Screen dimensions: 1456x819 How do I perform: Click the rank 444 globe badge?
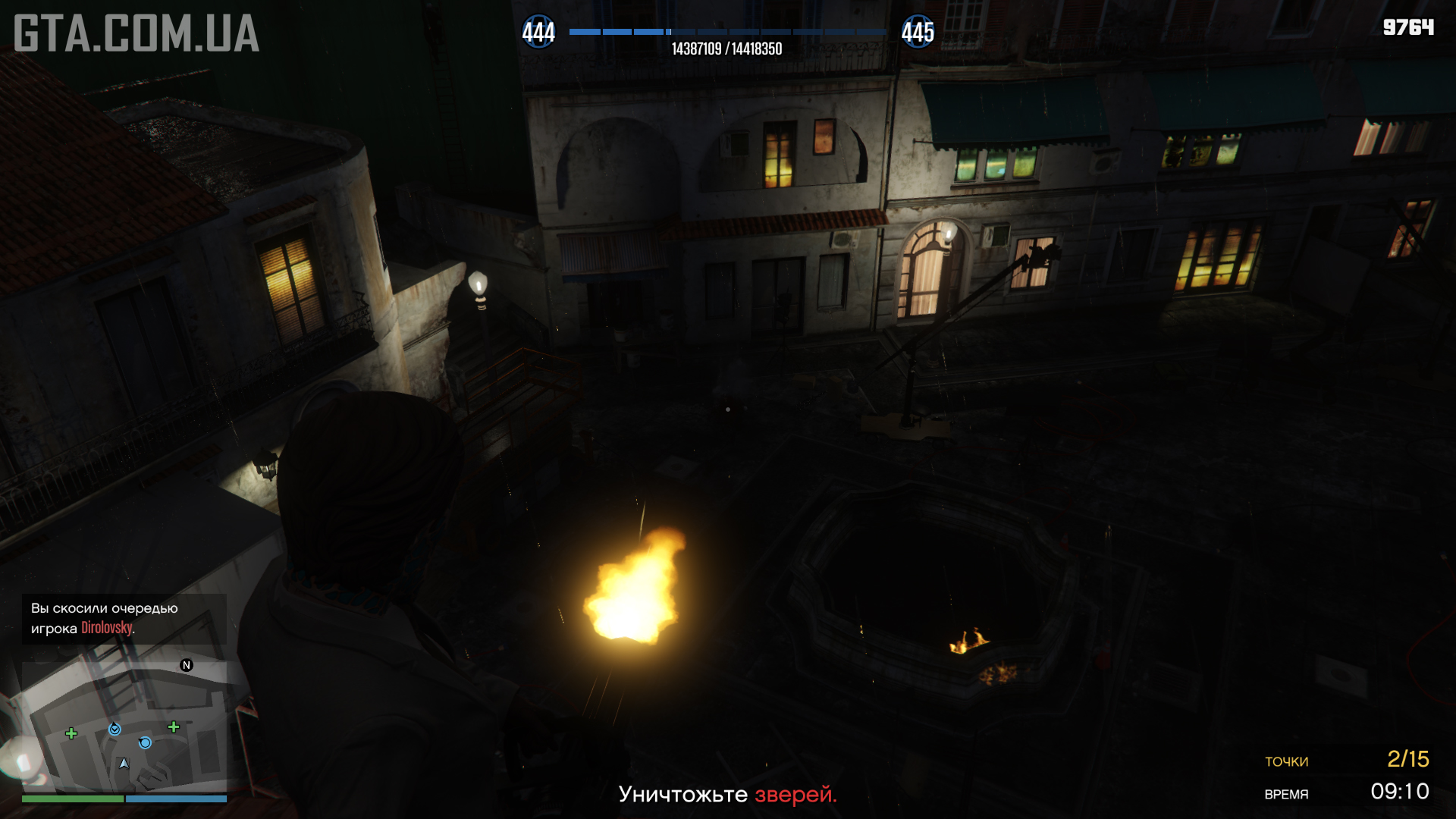click(x=538, y=33)
